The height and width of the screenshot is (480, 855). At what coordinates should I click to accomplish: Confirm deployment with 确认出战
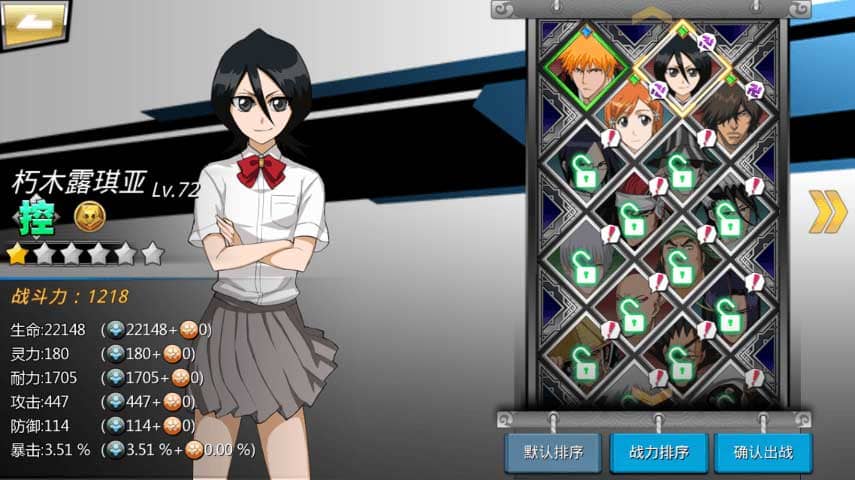[x=763, y=452]
